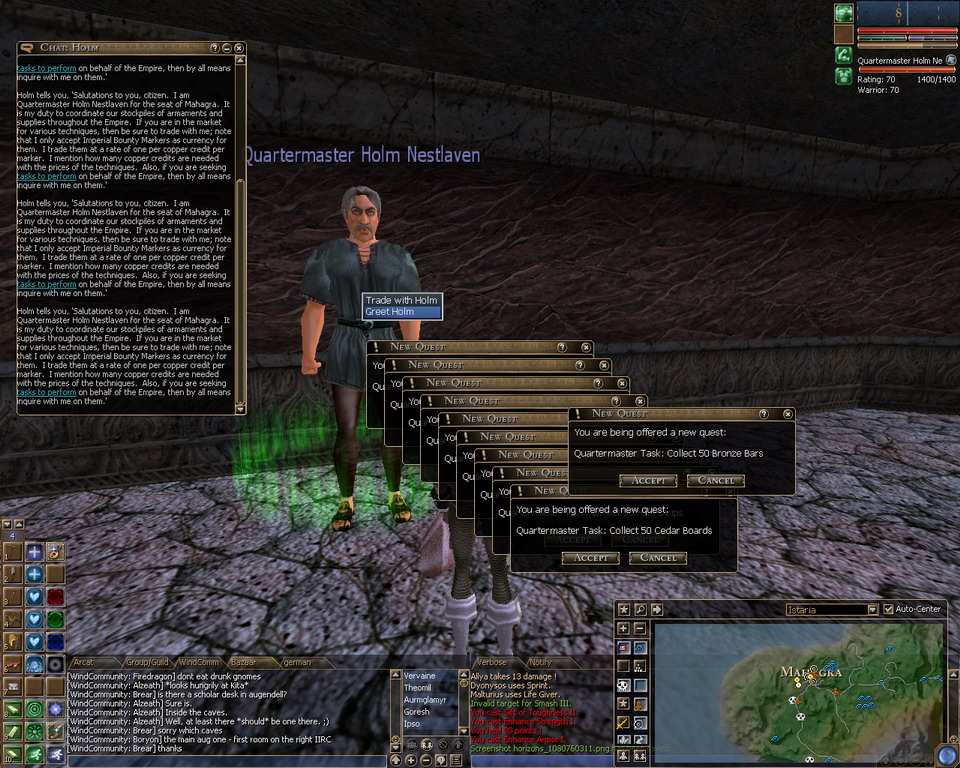Open the Group/Guild chat tab

(146, 662)
